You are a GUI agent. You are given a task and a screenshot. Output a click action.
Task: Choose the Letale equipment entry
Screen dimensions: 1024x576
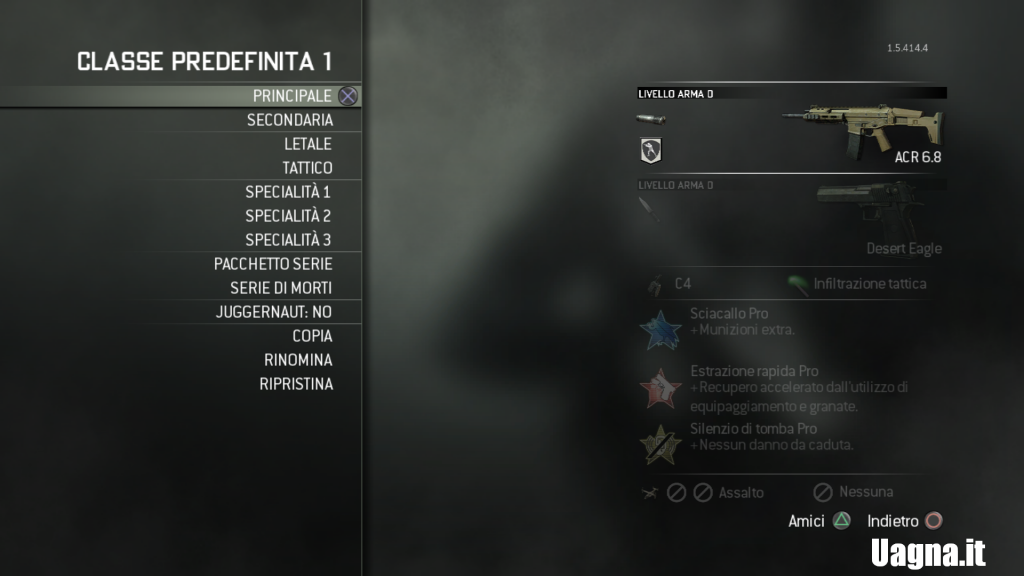pyautogui.click(x=308, y=144)
